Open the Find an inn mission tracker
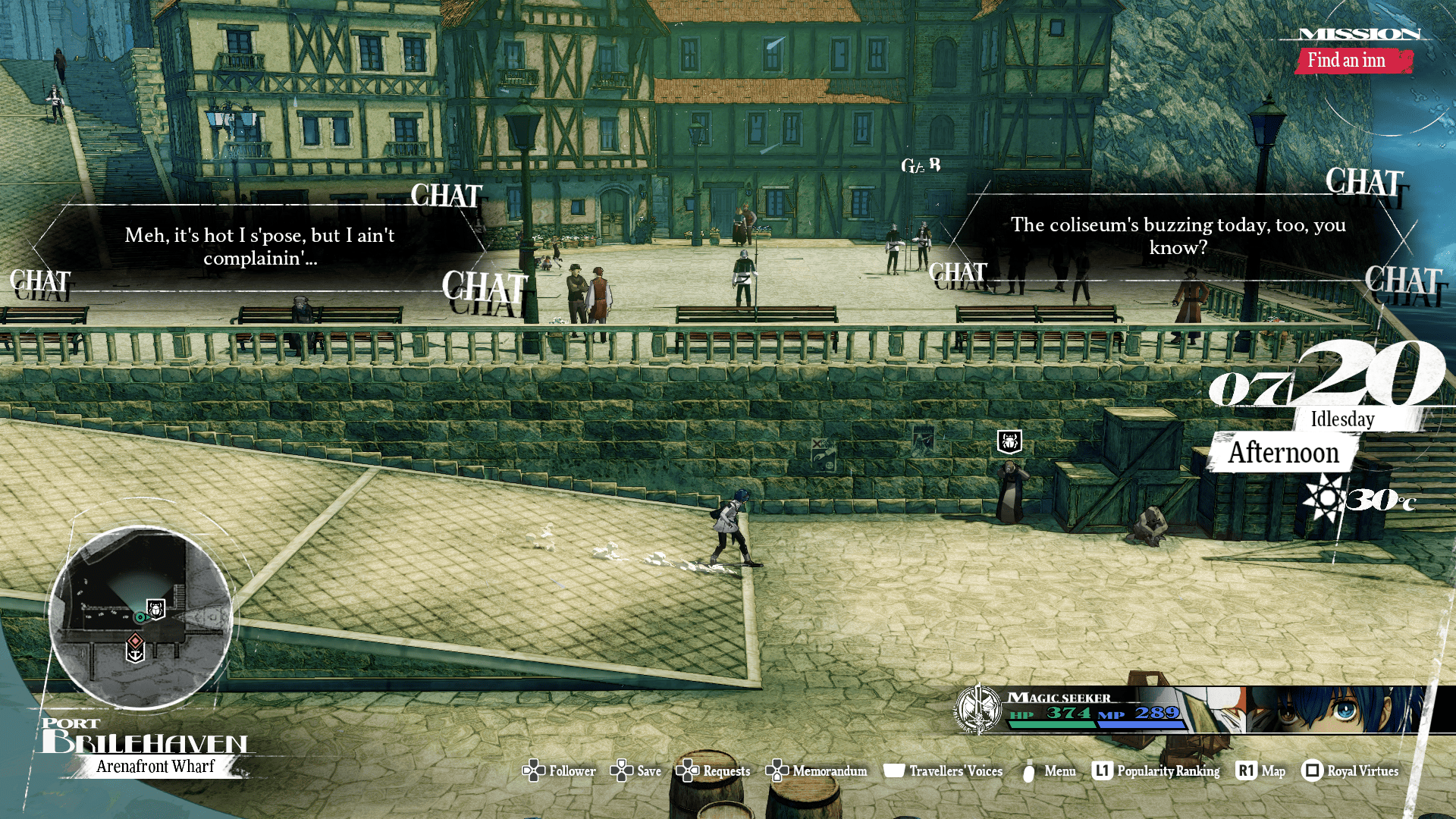This screenshot has height=819, width=1456. [1347, 61]
